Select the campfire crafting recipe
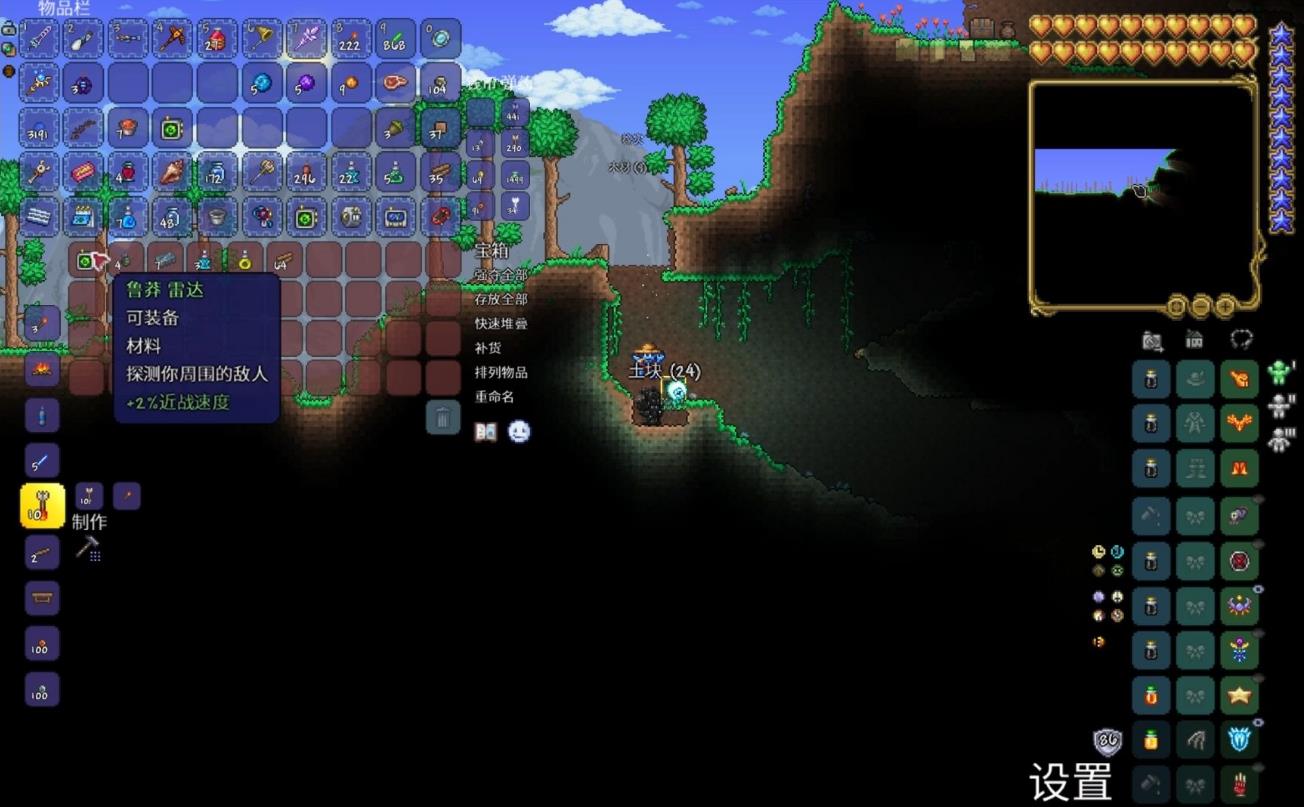 coord(42,370)
